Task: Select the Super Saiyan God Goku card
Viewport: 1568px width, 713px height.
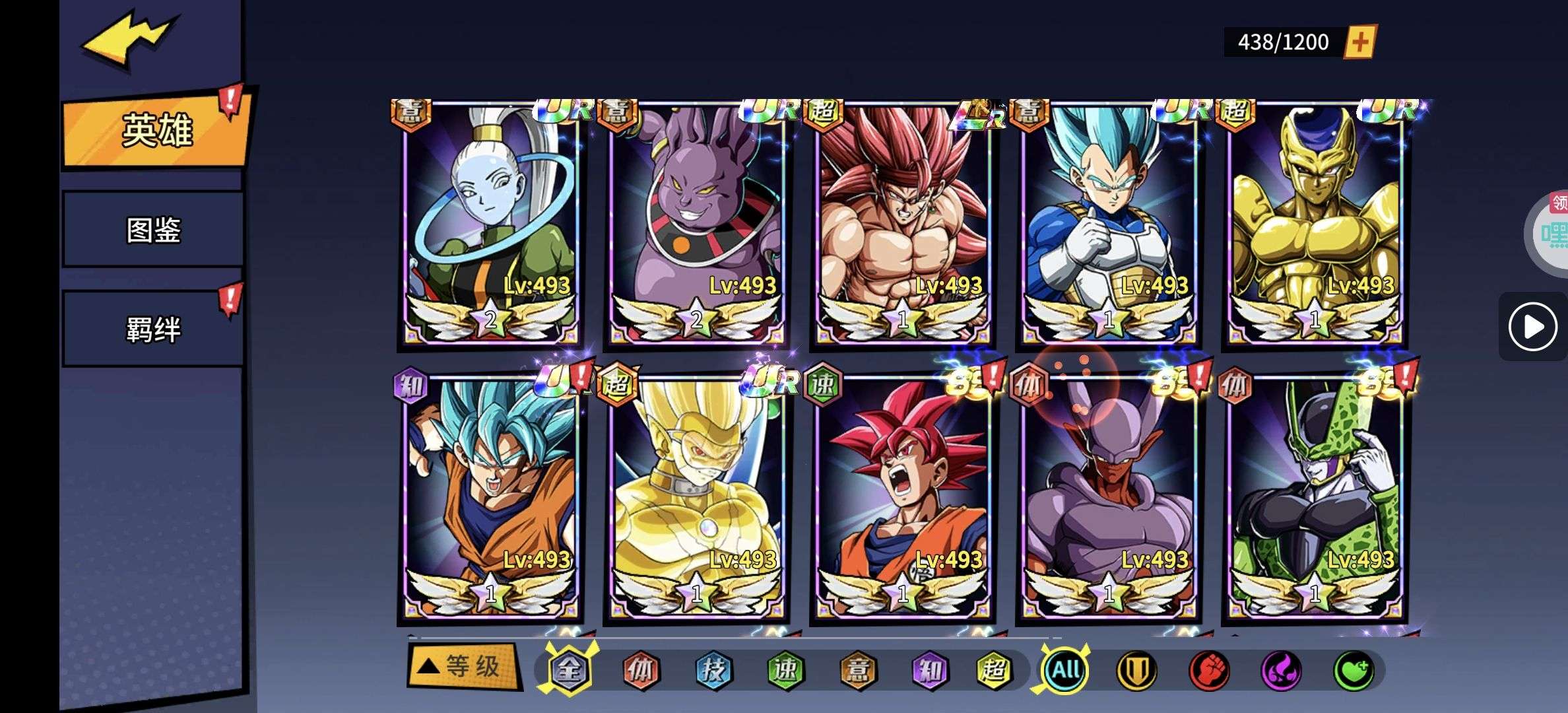Action: [x=902, y=499]
